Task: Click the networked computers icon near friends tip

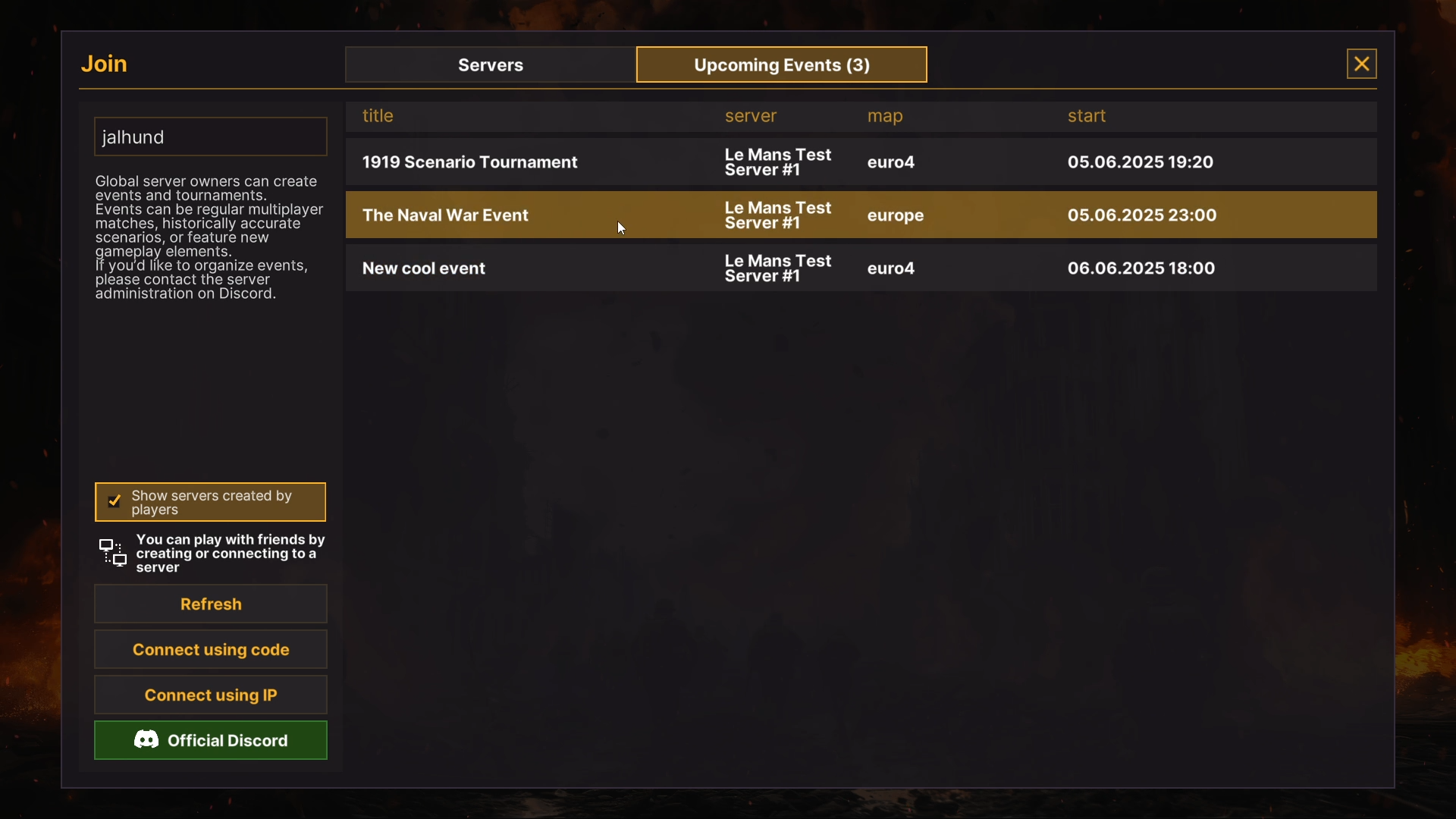Action: click(112, 553)
